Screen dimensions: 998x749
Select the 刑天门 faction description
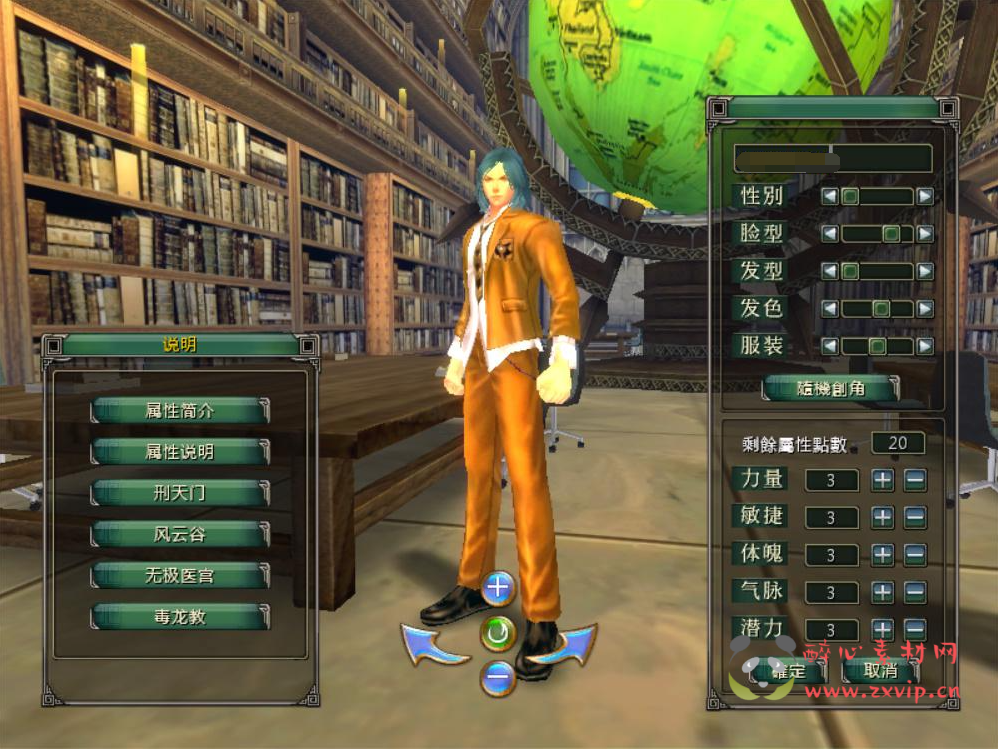pyautogui.click(x=180, y=493)
